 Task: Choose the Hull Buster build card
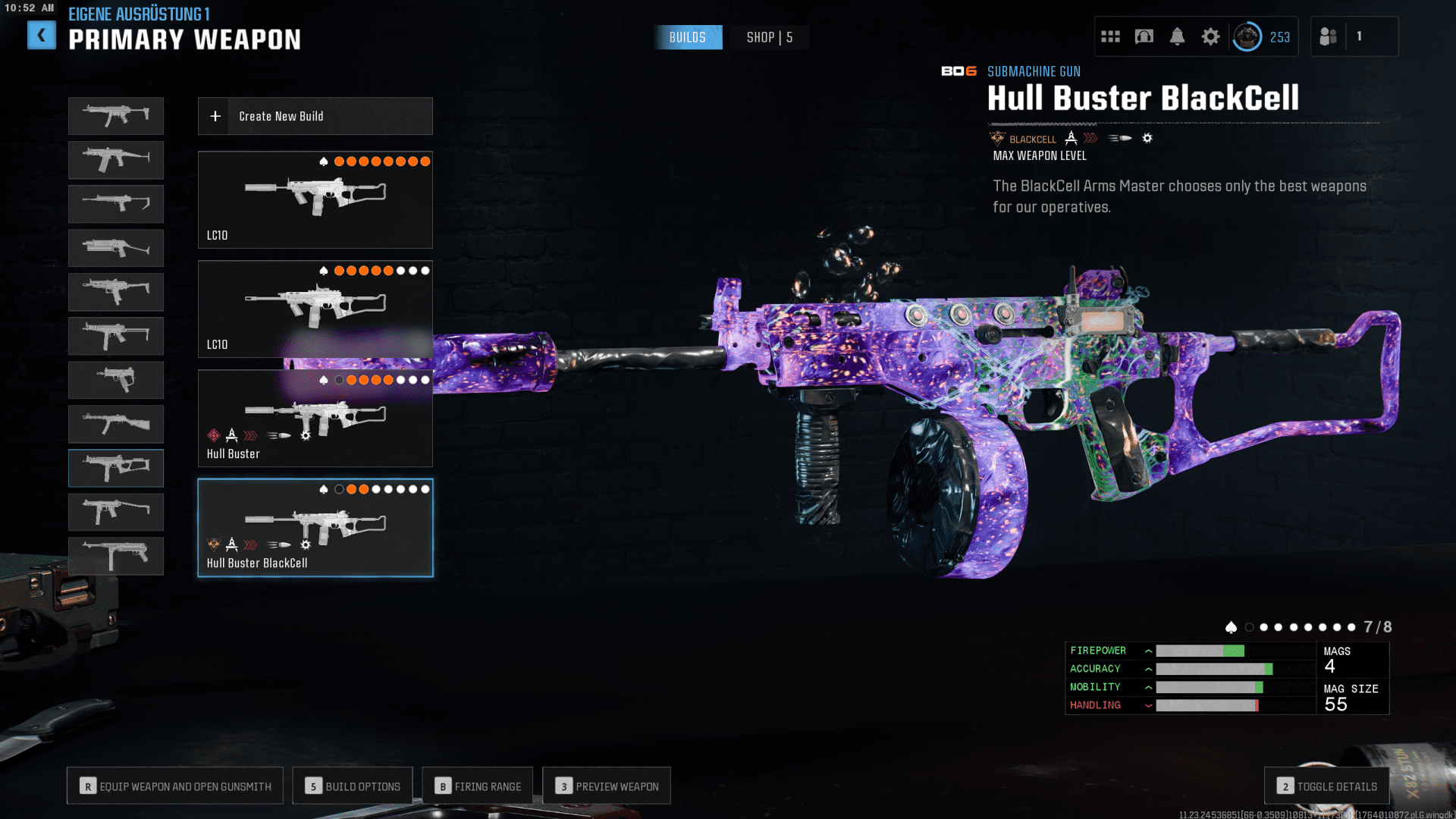(x=315, y=418)
